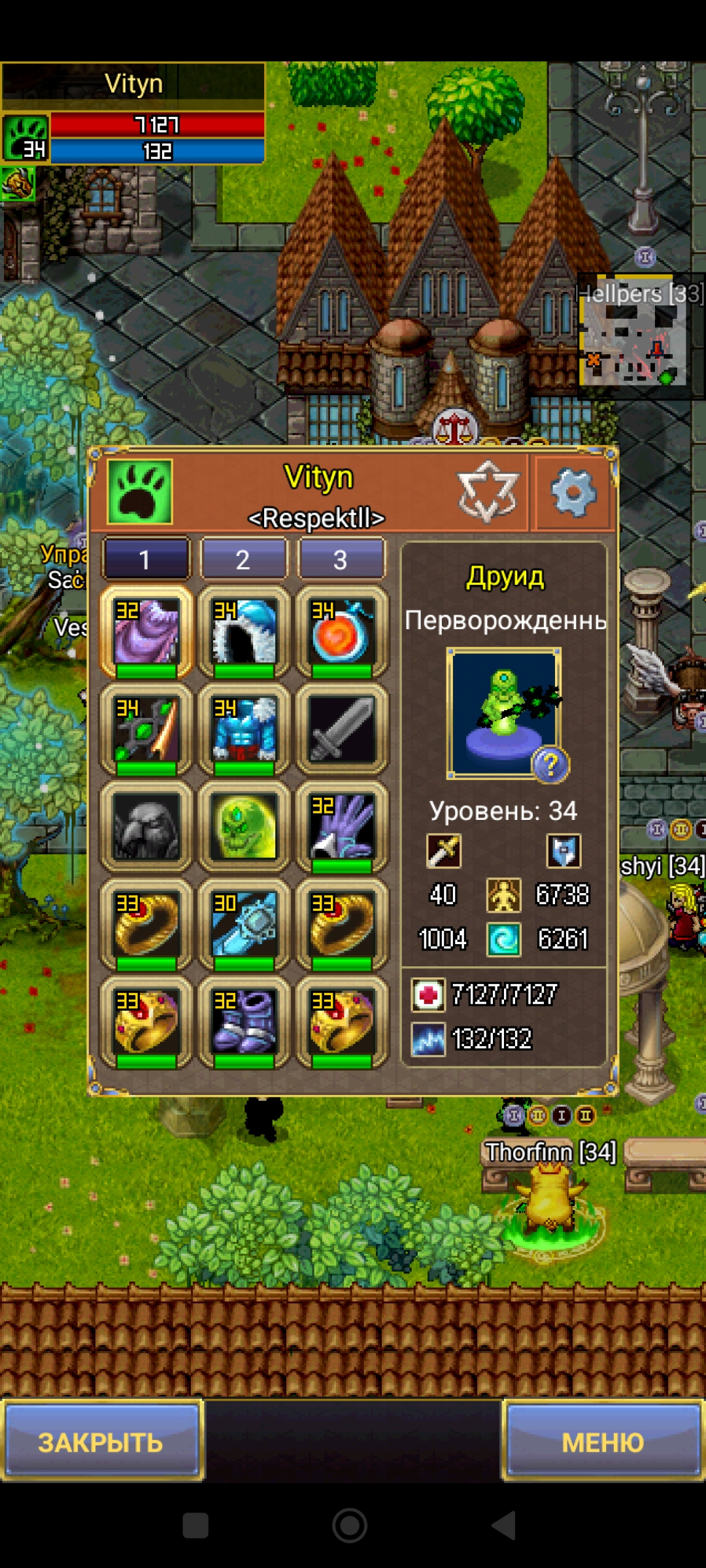
Task: Open character panel gear settings
Action: pos(573,493)
